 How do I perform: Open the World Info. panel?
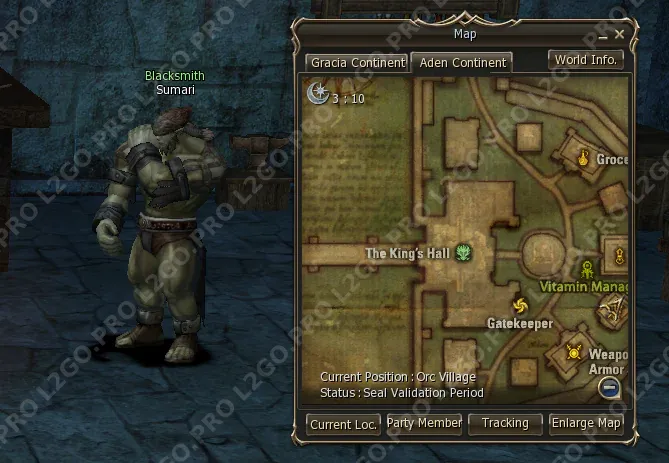click(586, 59)
